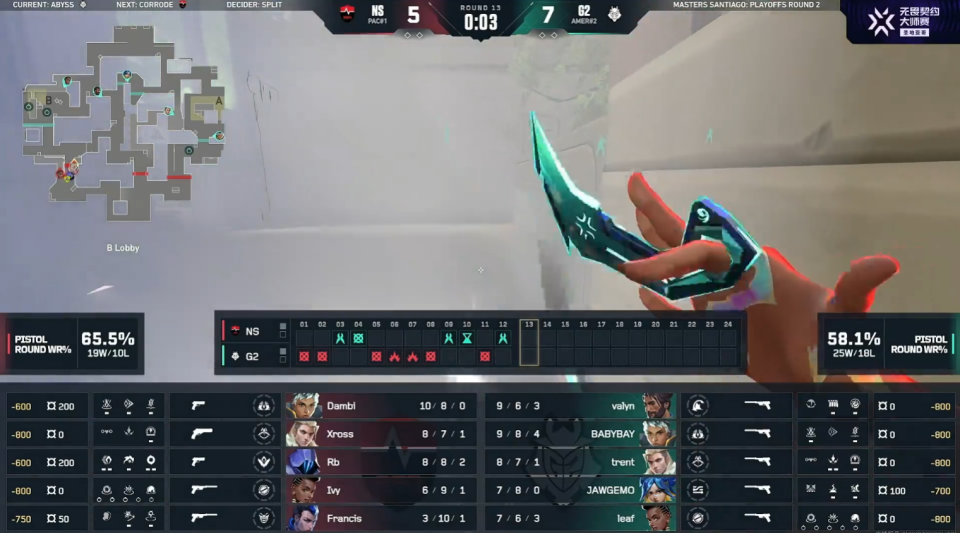Viewport: 960px width, 533px height.
Task: Click Dambi's agent portrait
Action: point(304,406)
